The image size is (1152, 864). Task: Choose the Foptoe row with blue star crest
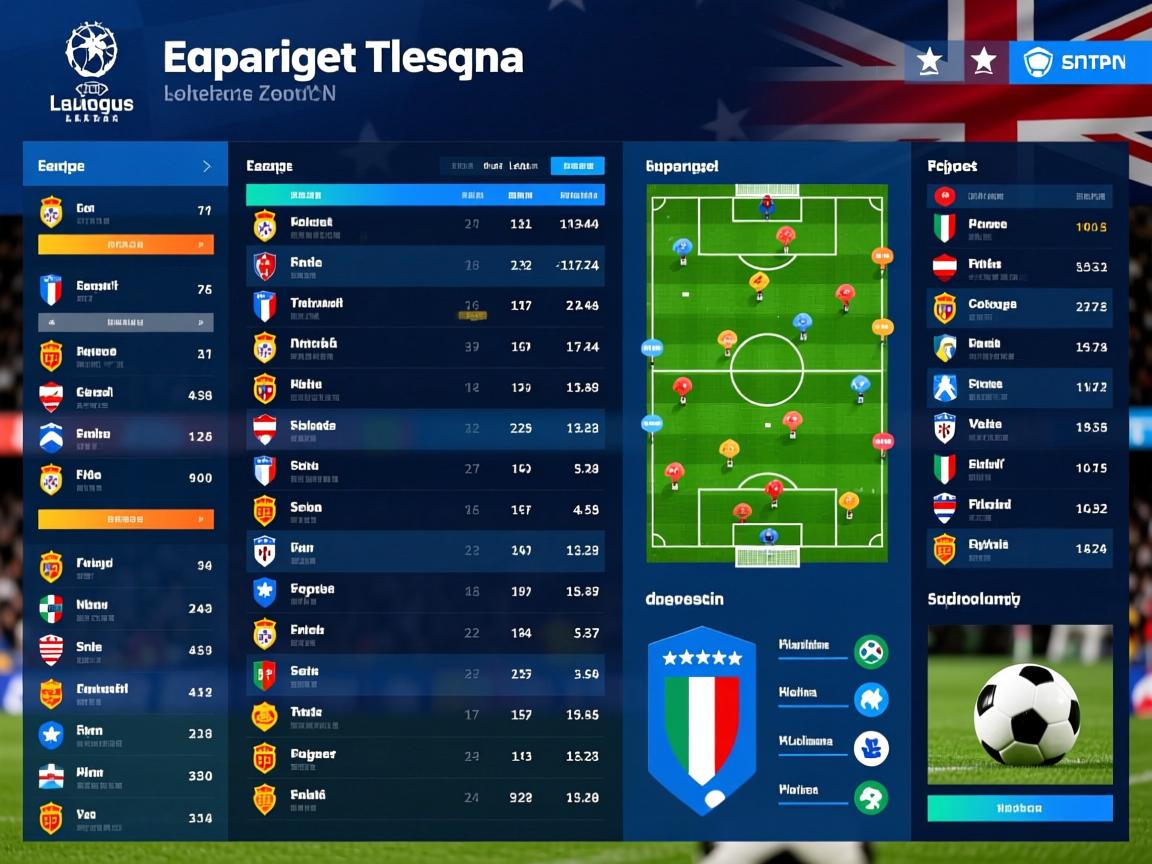click(425, 591)
